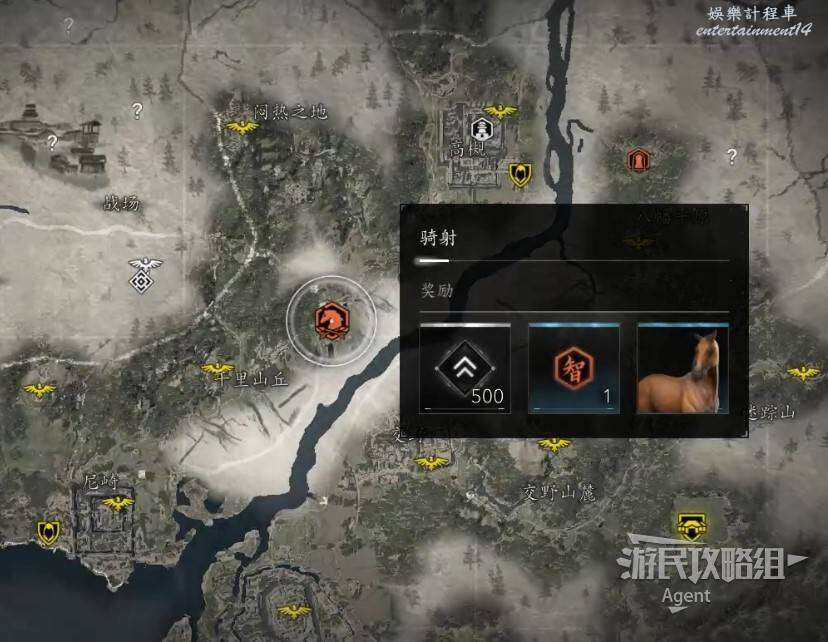Select the red hexagon marker east of the river

point(637,160)
